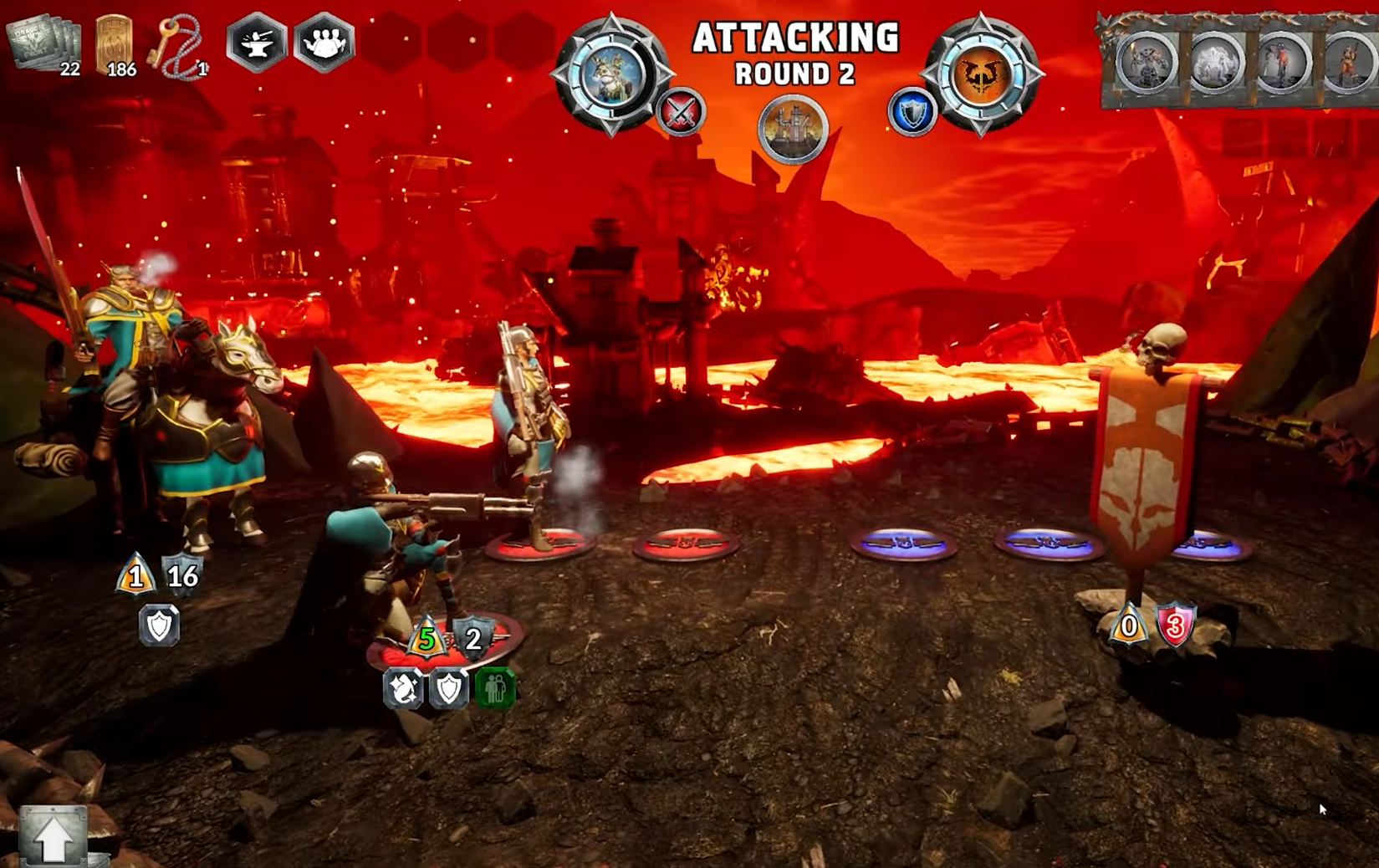Select the player champion portrait medallion
The image size is (1379, 868).
[611, 74]
